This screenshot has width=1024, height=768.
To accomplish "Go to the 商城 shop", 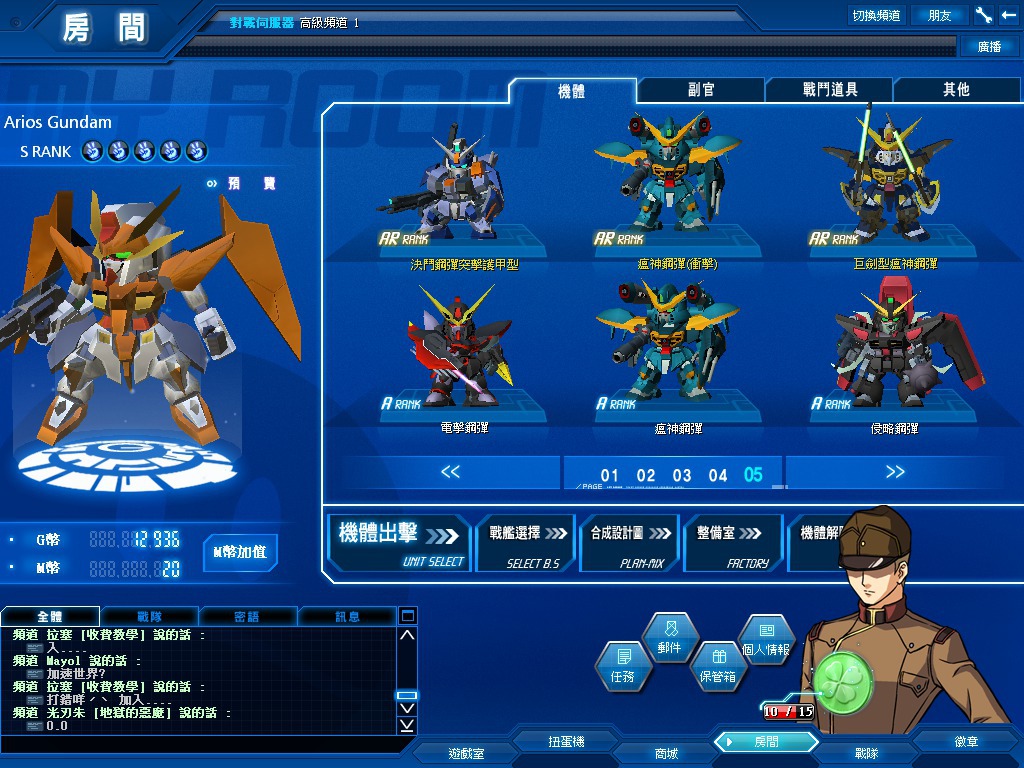I will tap(665, 753).
